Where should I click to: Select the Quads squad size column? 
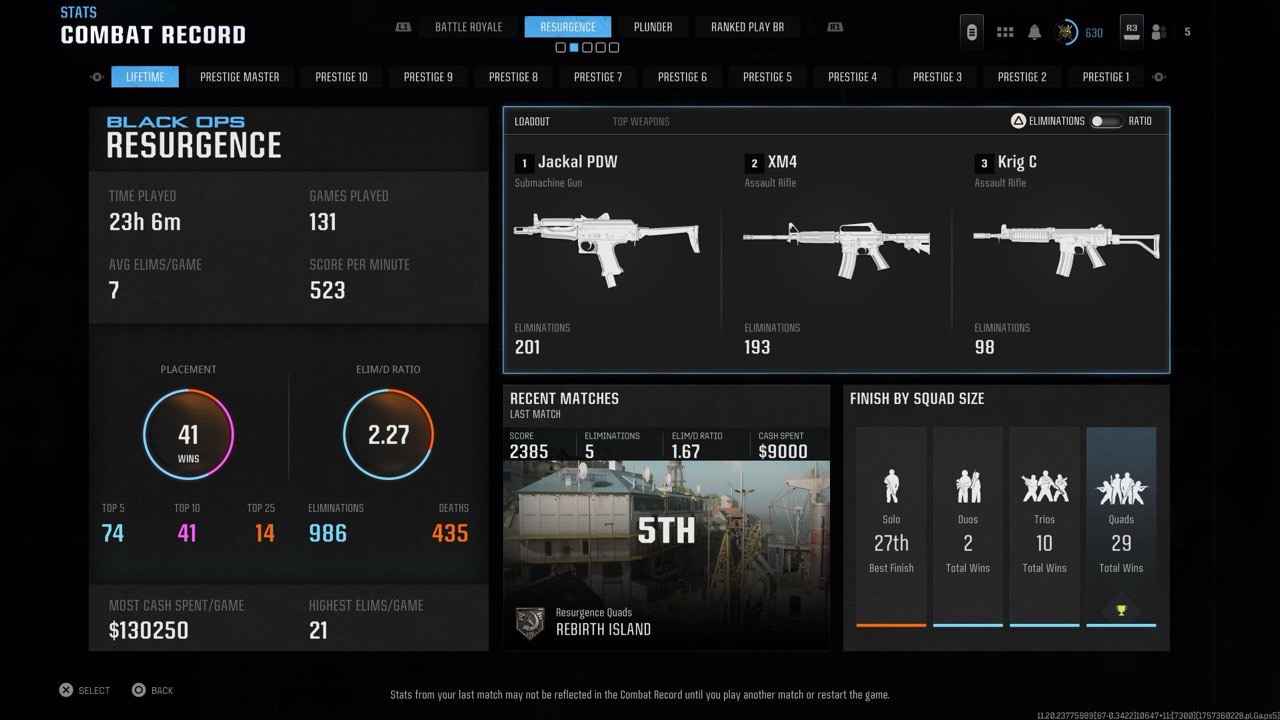[x=1121, y=527]
